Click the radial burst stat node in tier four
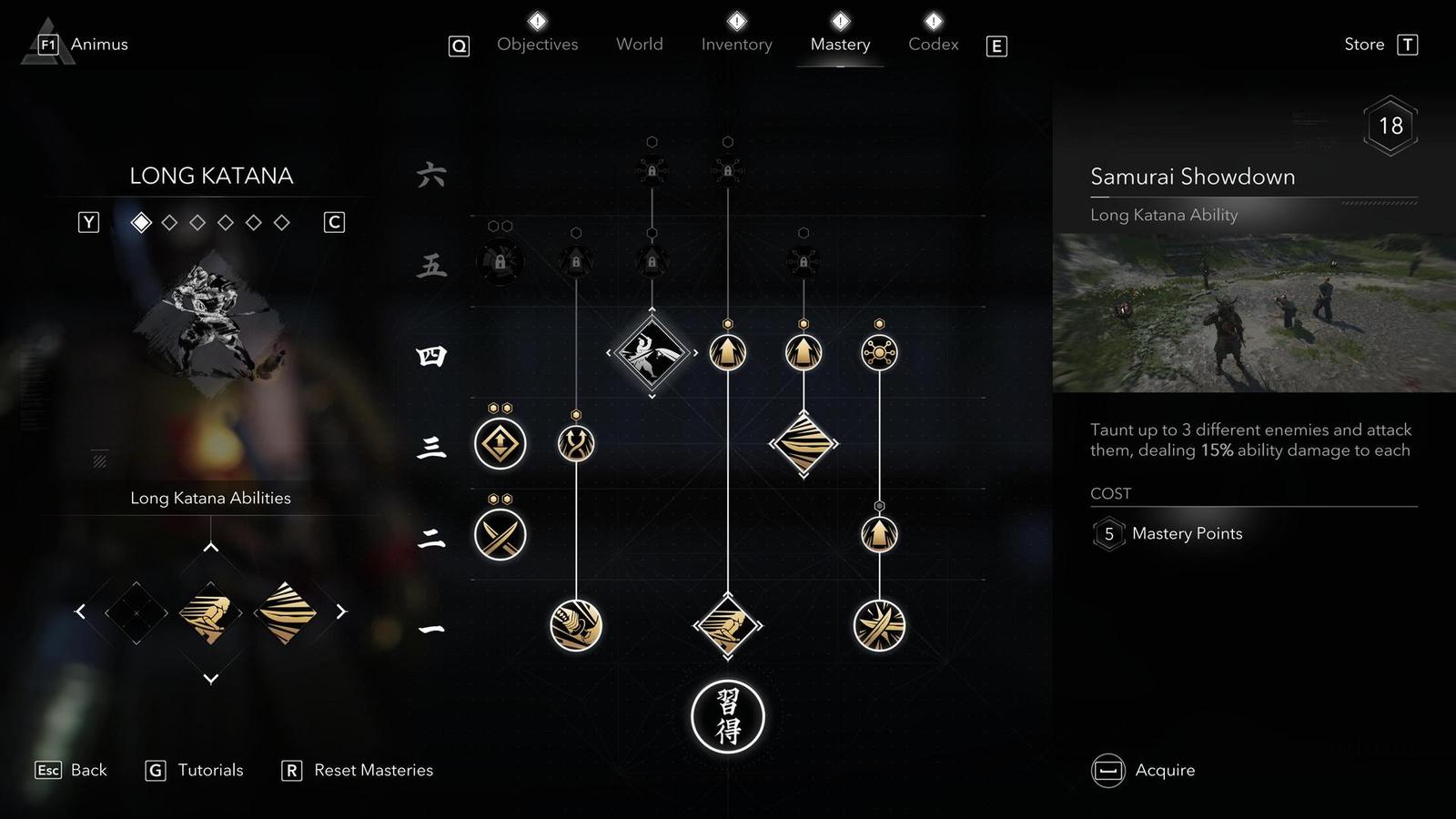1456x819 pixels. click(879, 354)
